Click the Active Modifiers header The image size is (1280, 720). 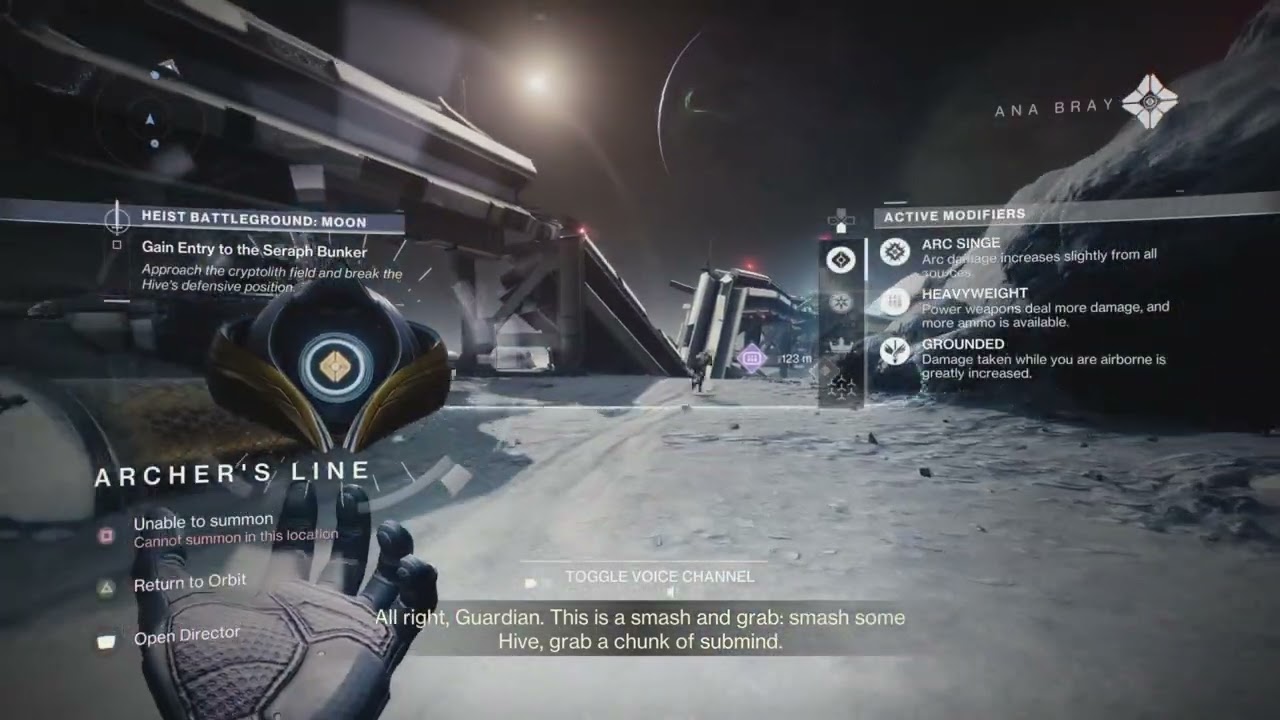pos(954,215)
